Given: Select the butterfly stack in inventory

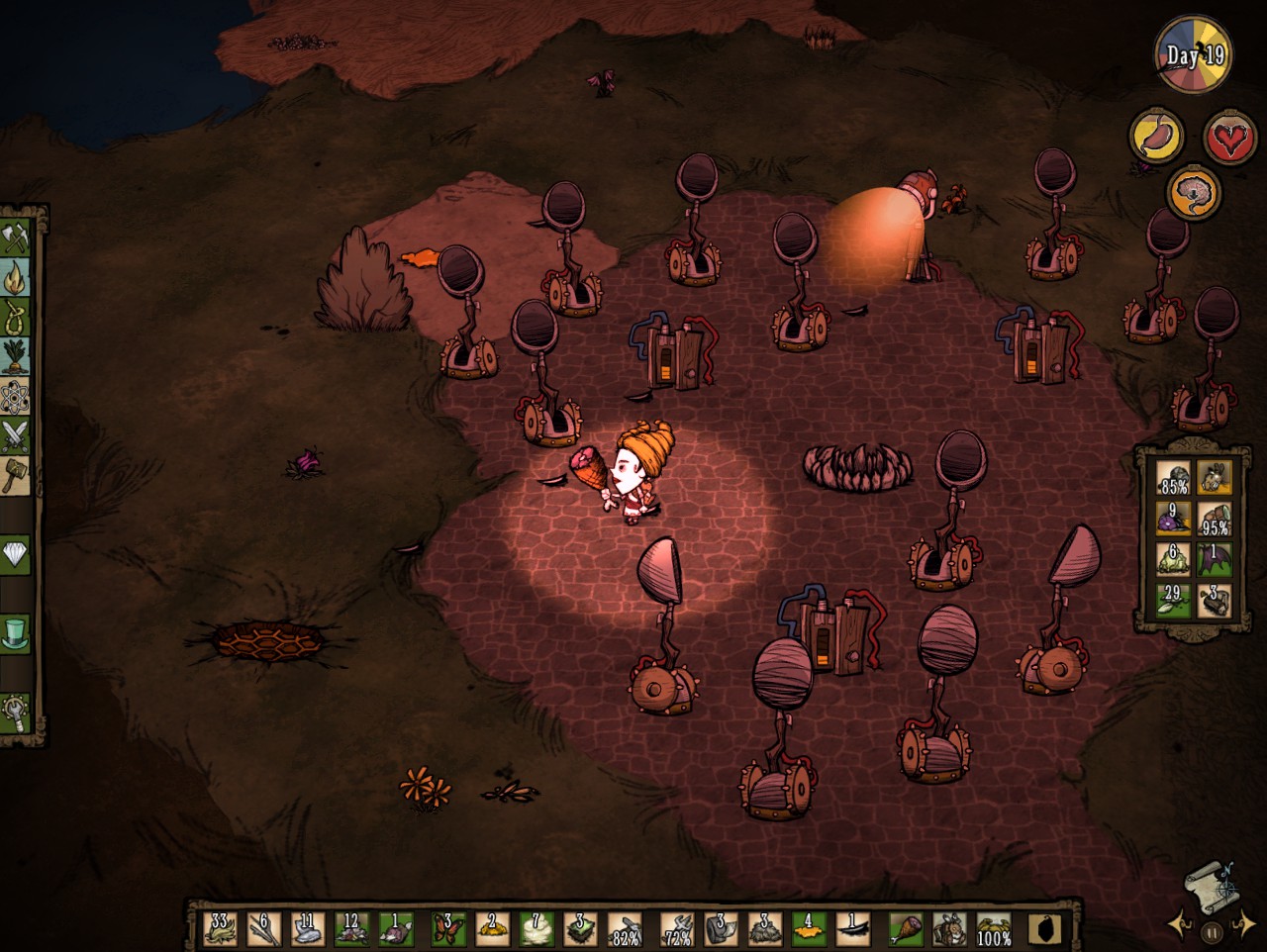Looking at the screenshot, I should 448,929.
